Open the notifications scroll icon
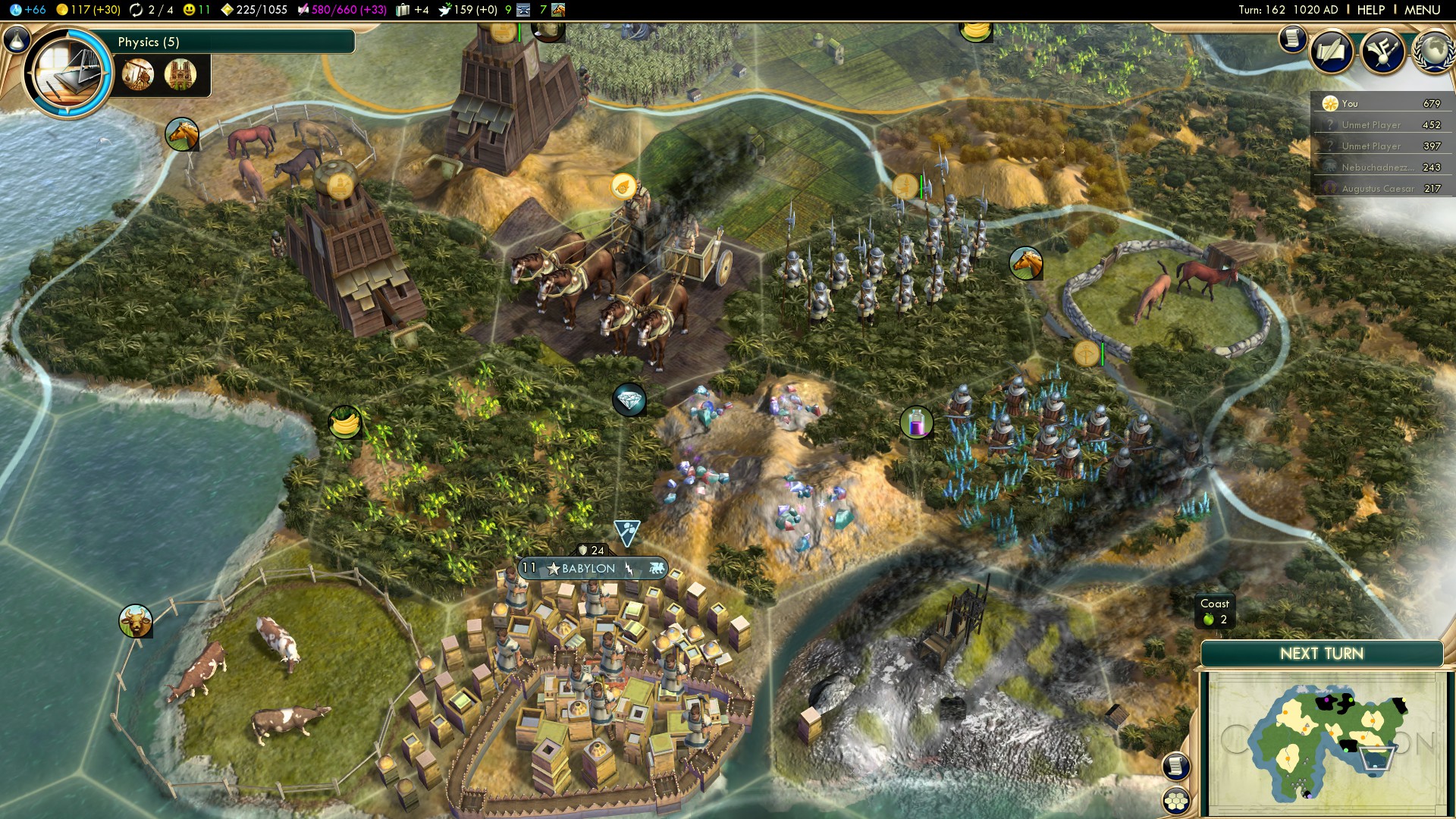 coord(1291,38)
